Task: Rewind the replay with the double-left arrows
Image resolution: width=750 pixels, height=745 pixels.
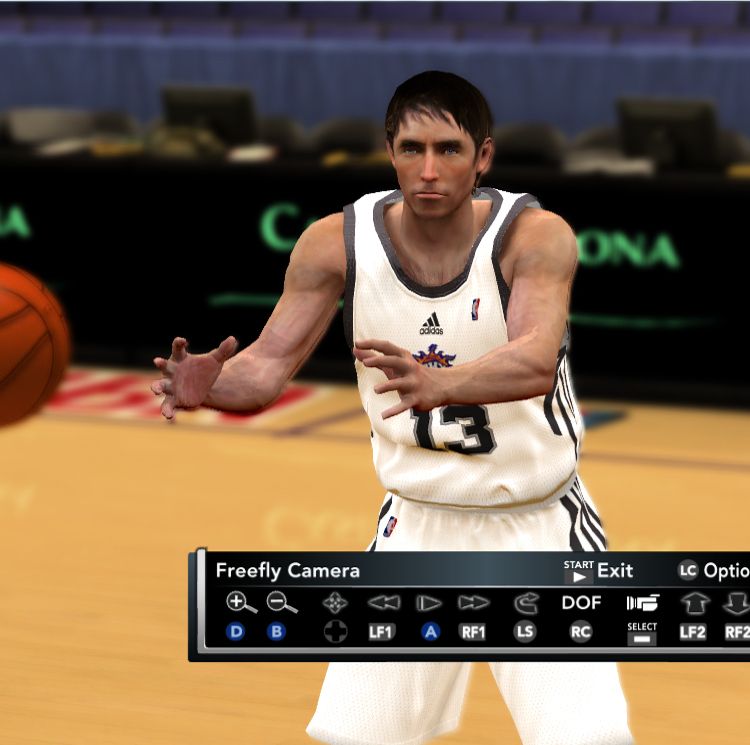Action: (383, 603)
